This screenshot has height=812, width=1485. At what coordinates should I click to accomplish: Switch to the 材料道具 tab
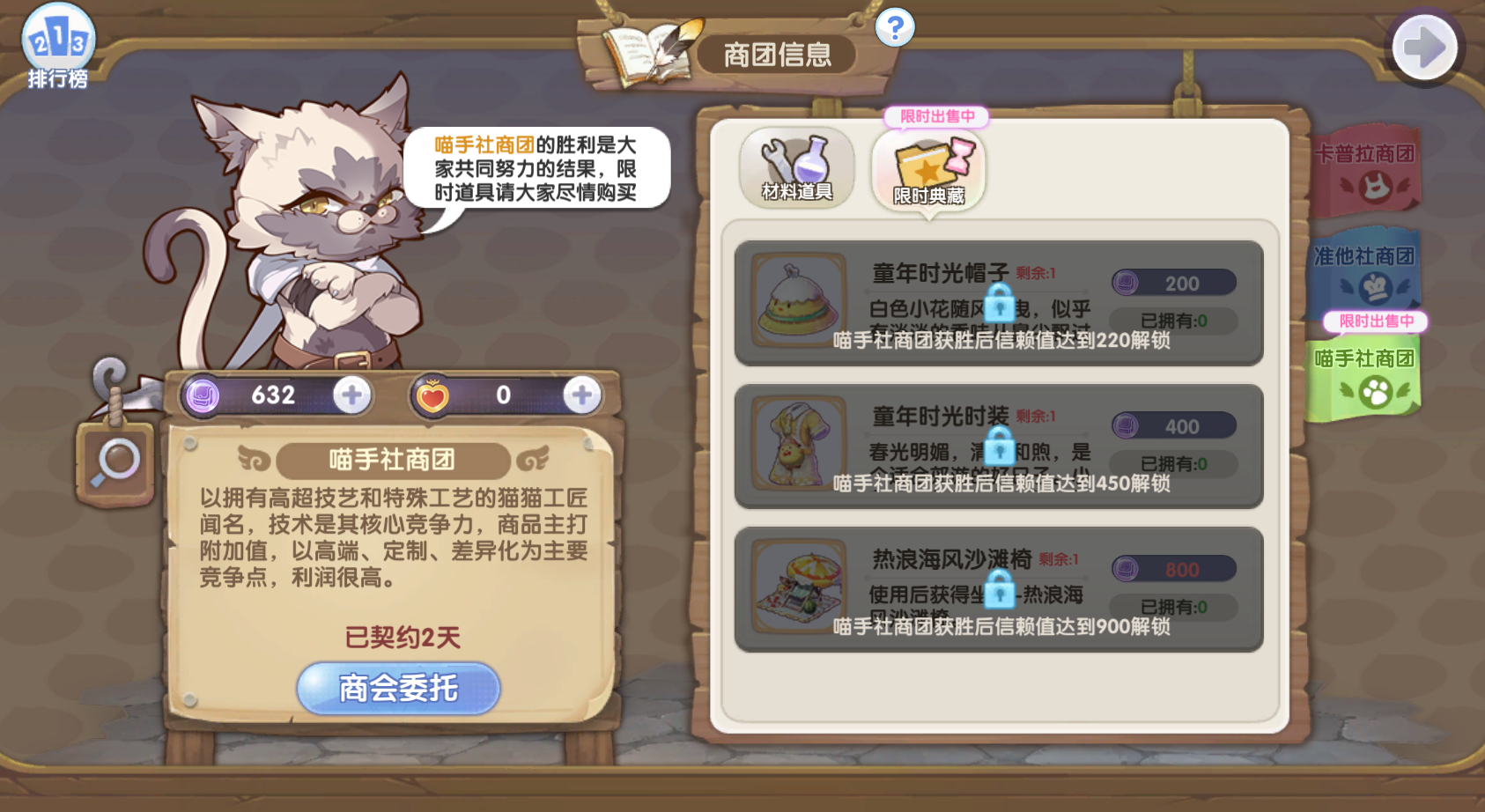tap(795, 168)
